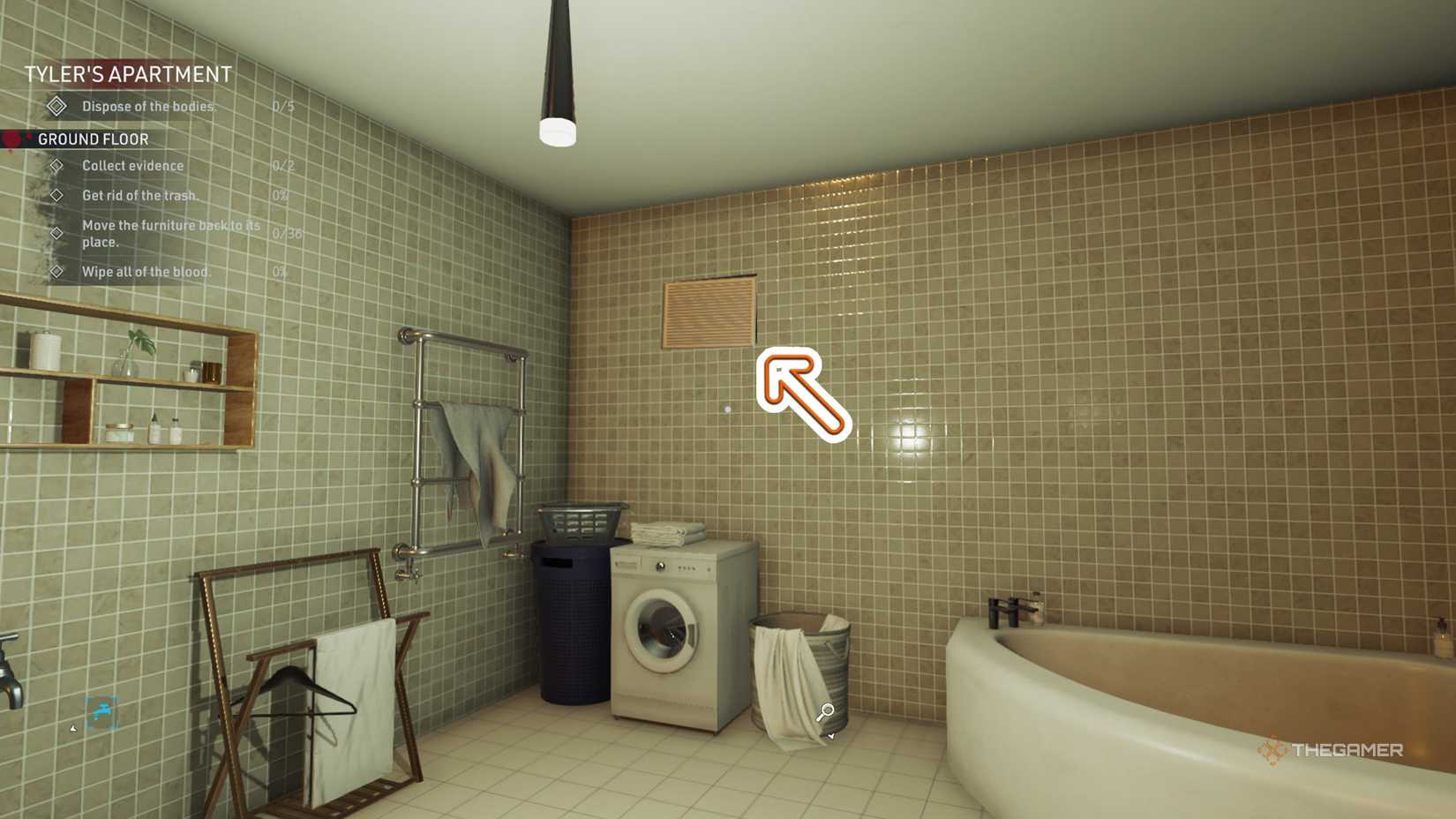The width and height of the screenshot is (1456, 819).
Task: Select the GROUND FLOOR section label
Action: tap(93, 139)
